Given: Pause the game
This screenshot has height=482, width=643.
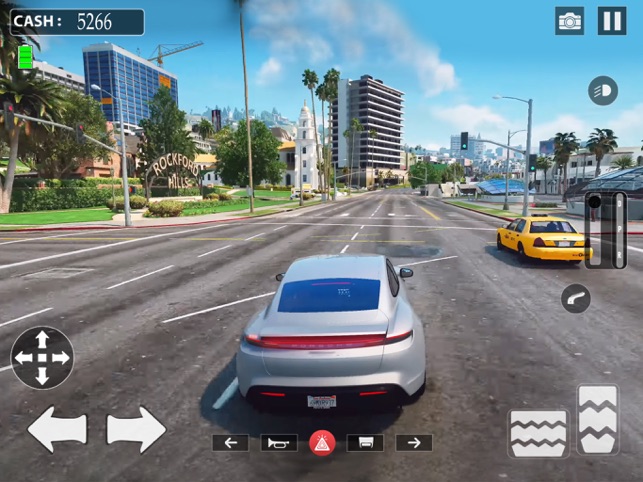Looking at the screenshot, I should click(611, 21).
